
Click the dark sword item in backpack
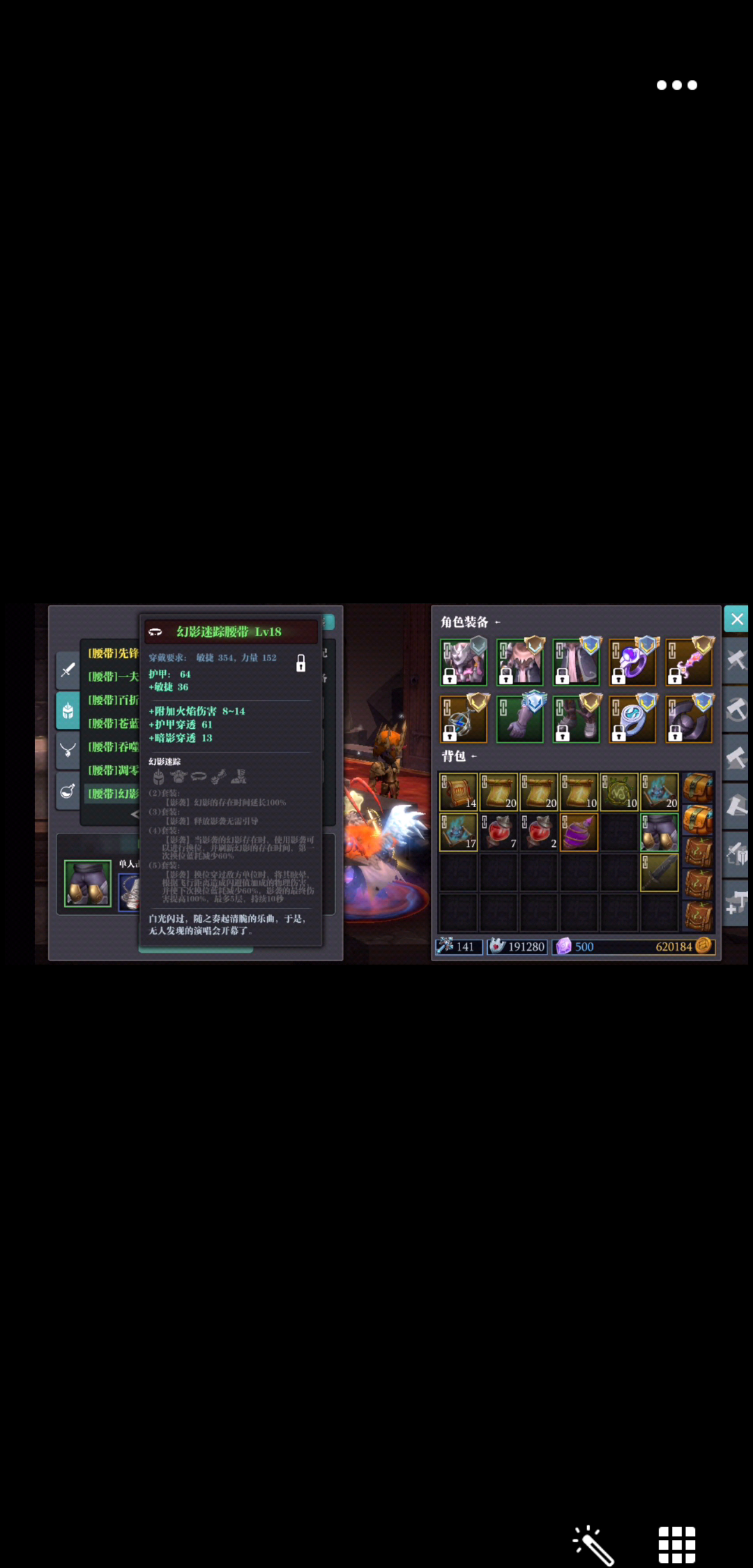[659, 873]
